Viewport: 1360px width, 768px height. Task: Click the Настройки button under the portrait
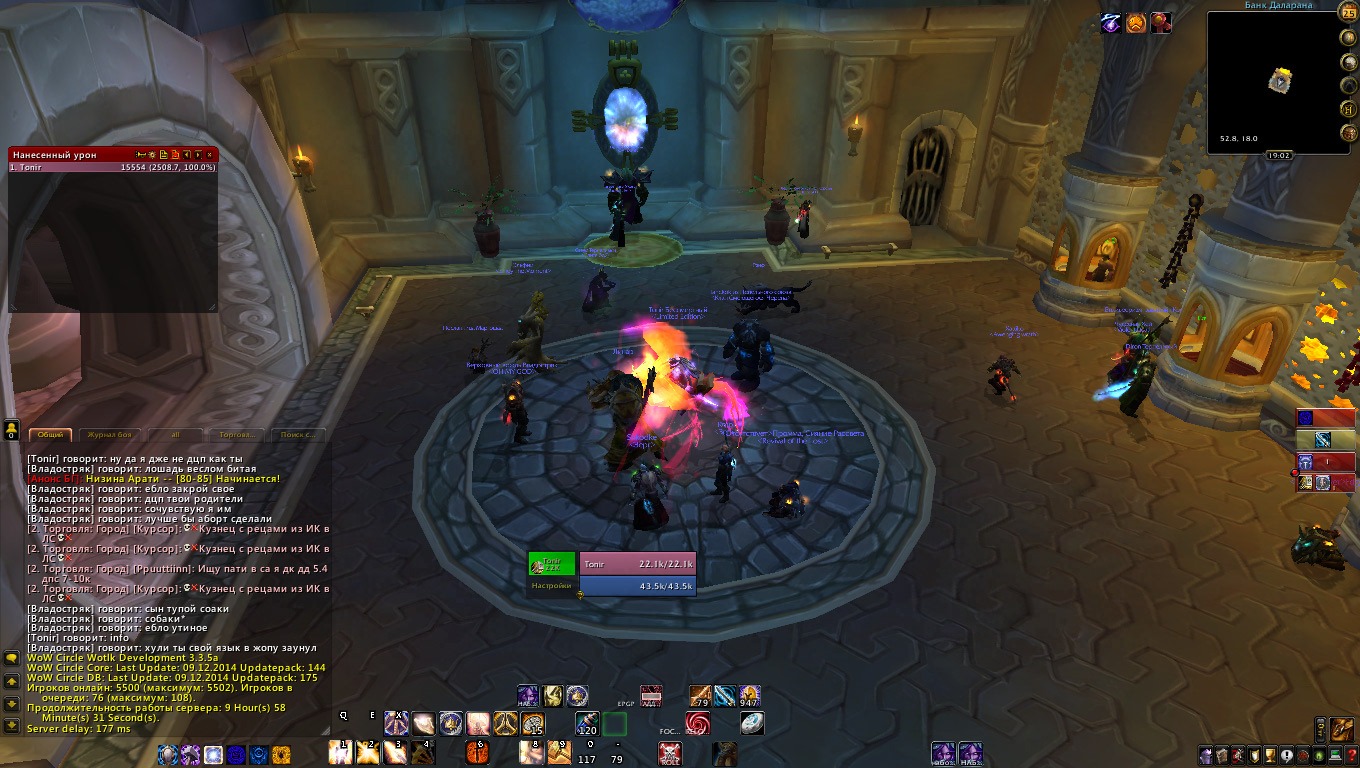551,586
